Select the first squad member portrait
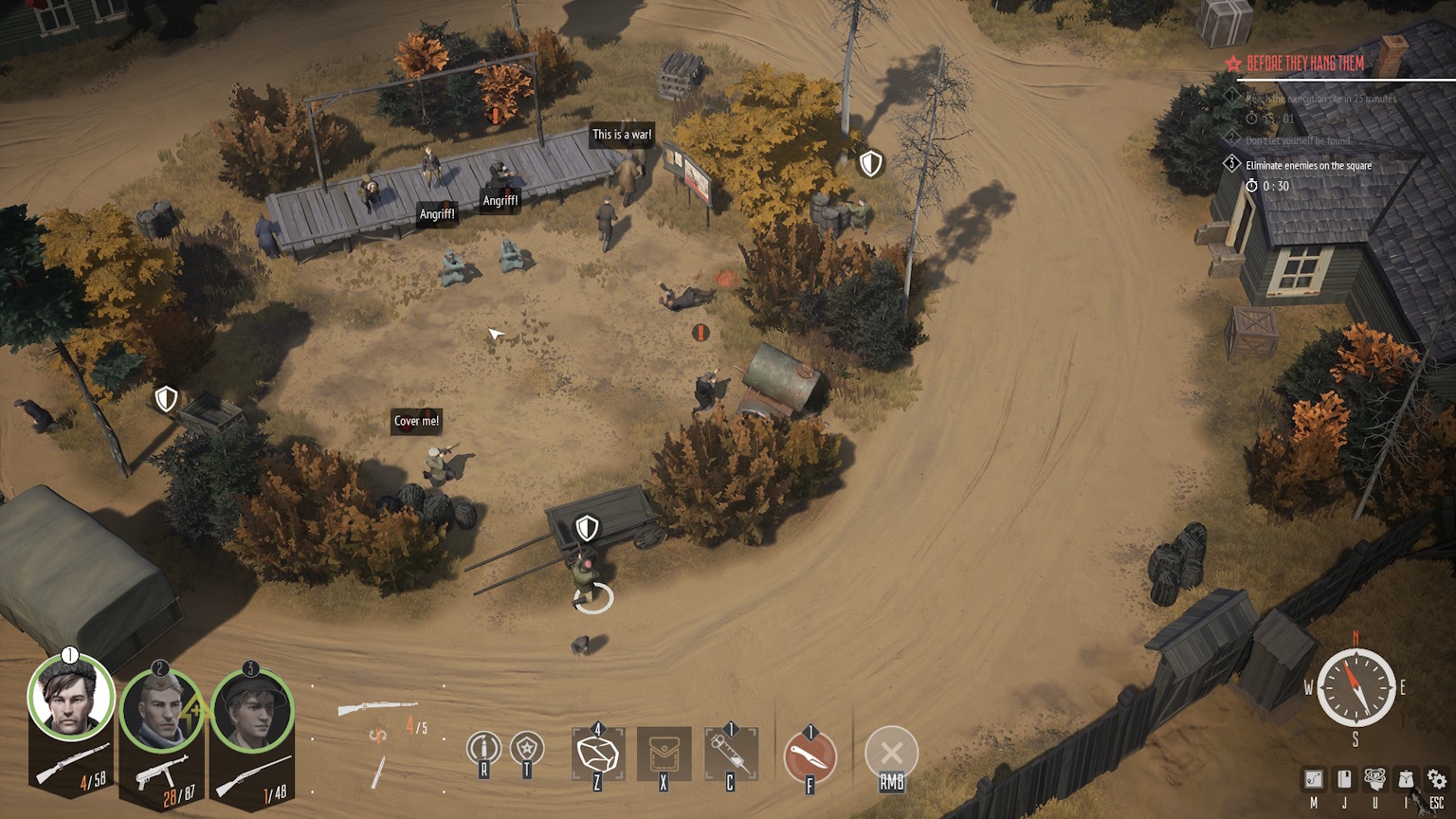The width and height of the screenshot is (1456, 819). [71, 699]
